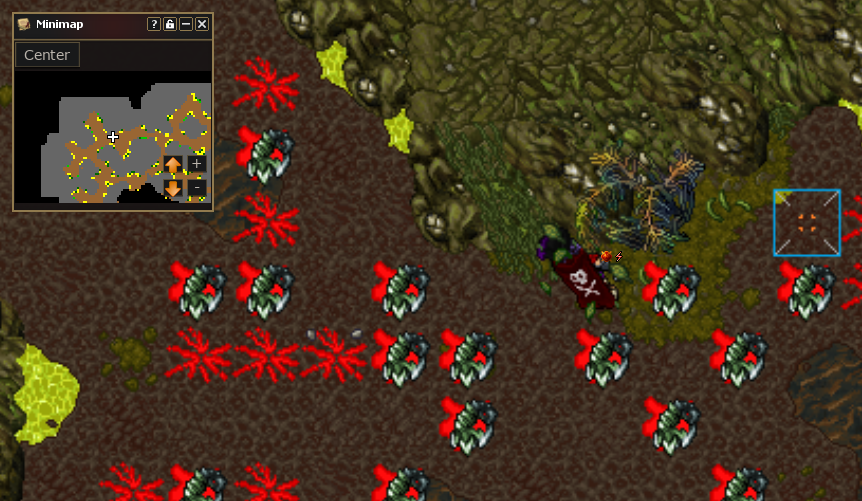
Task: Toggle the minimap window lock
Action: [x=170, y=24]
